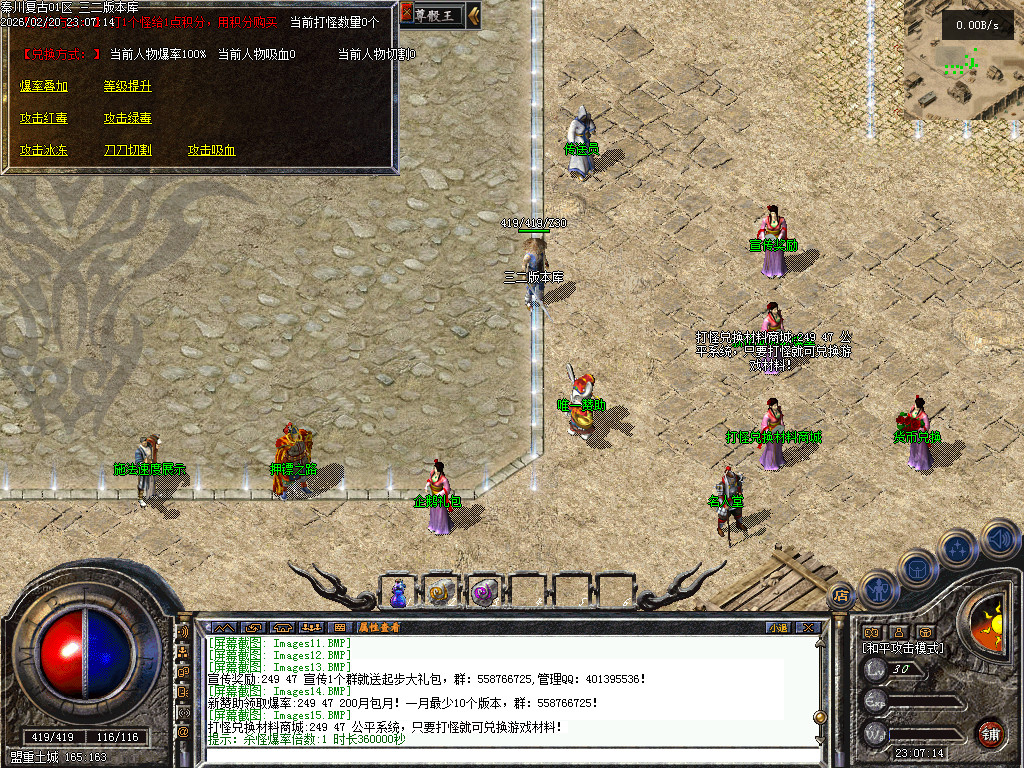Toggle sound with the speaker button

click(x=999, y=538)
